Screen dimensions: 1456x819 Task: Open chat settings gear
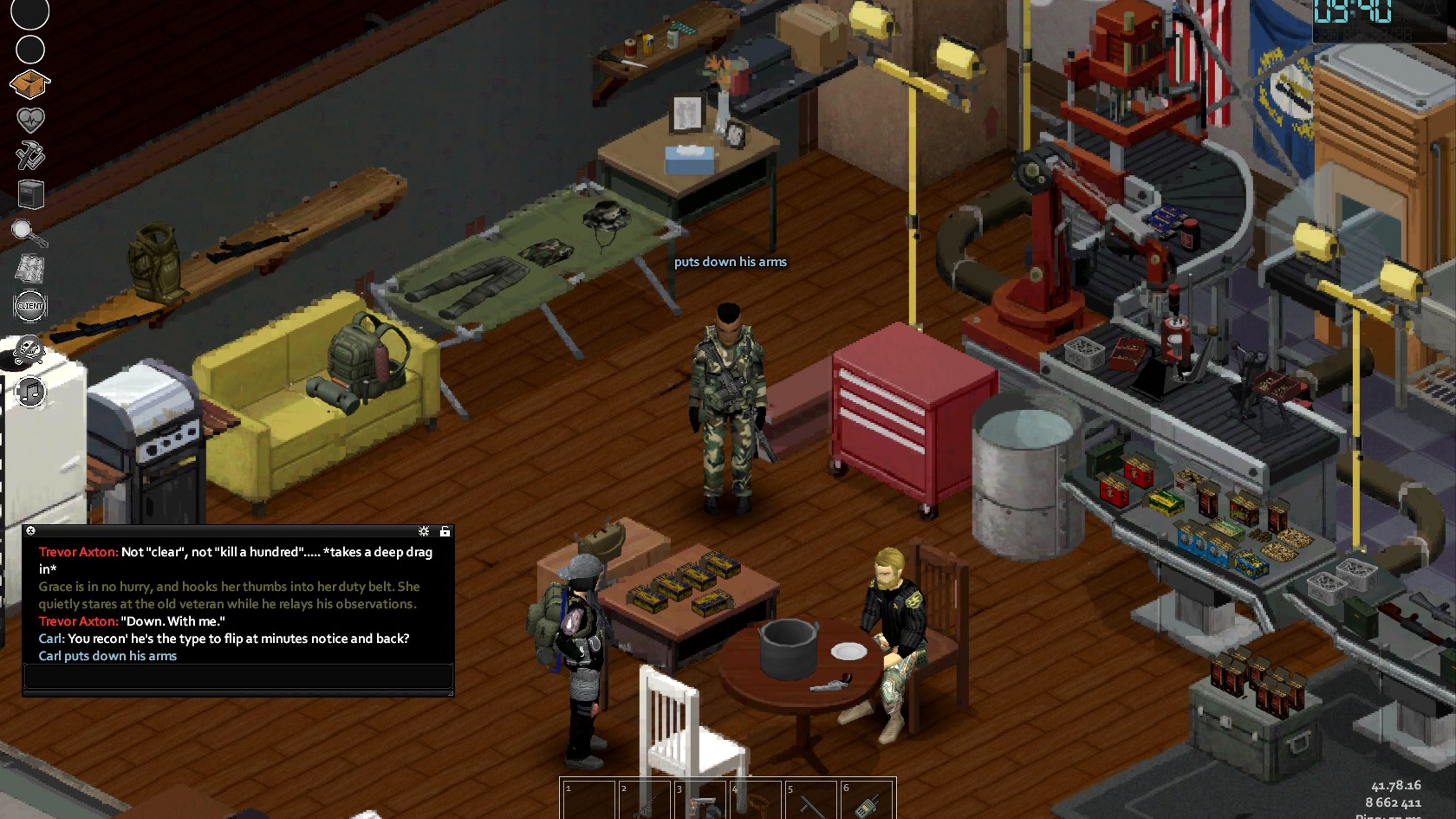(423, 531)
